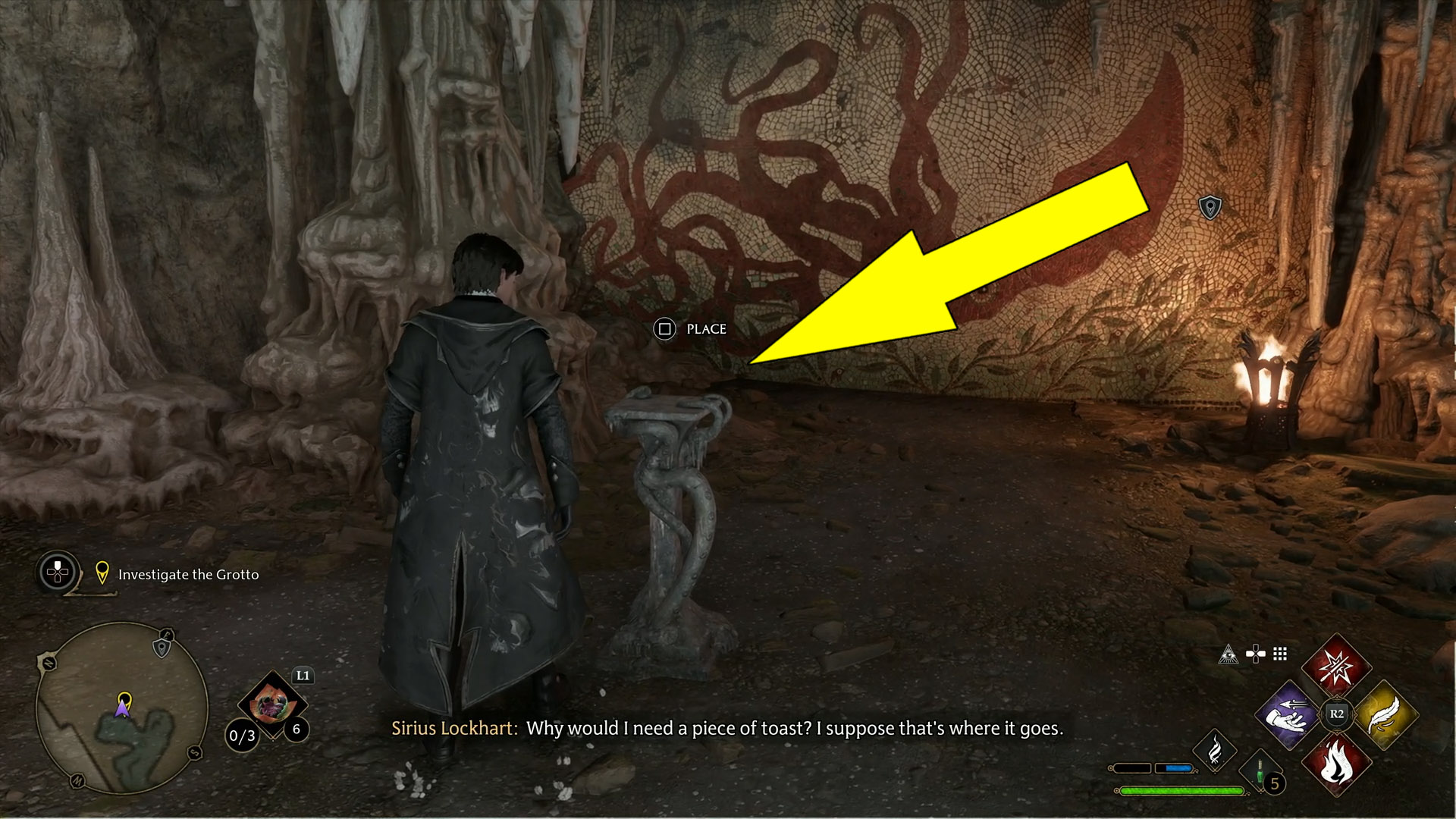Open the d-pad quest tracker emblem above the minimap
This screenshot has height=819, width=1456.
pyautogui.click(x=56, y=573)
